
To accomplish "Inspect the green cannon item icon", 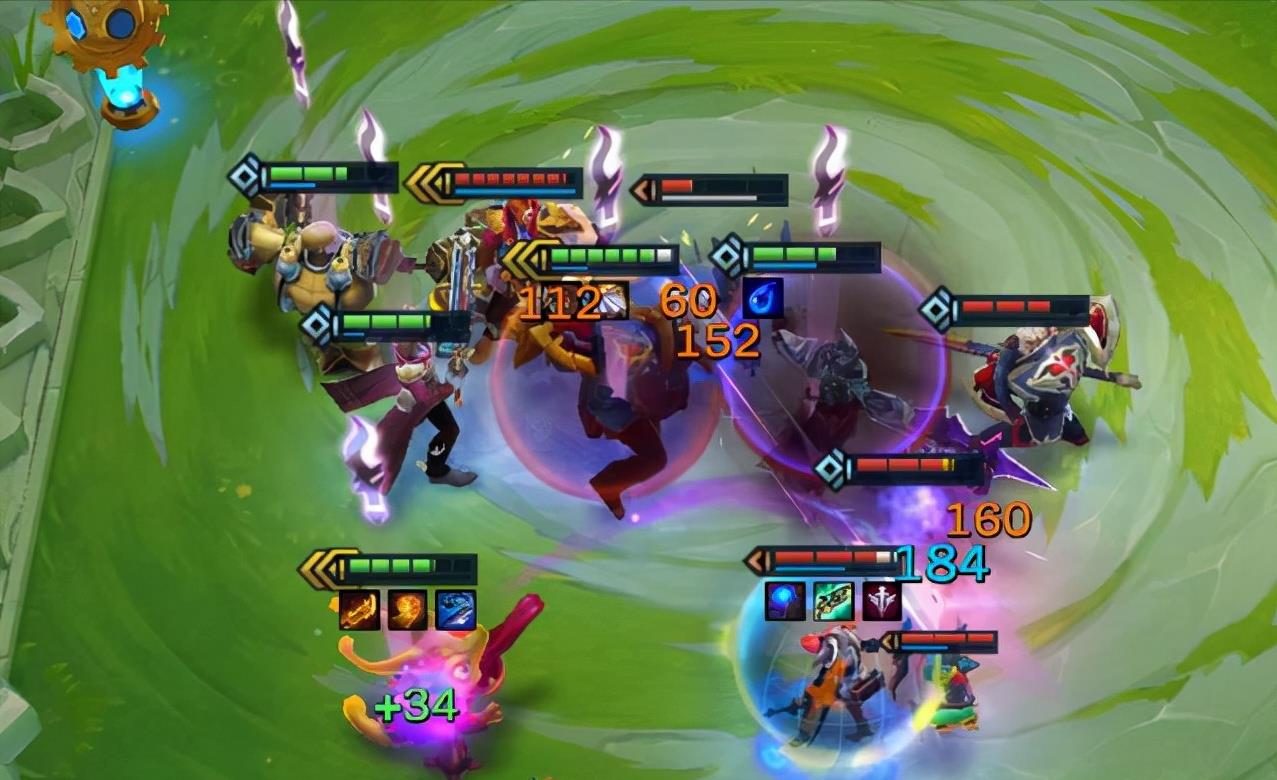I will (x=833, y=601).
